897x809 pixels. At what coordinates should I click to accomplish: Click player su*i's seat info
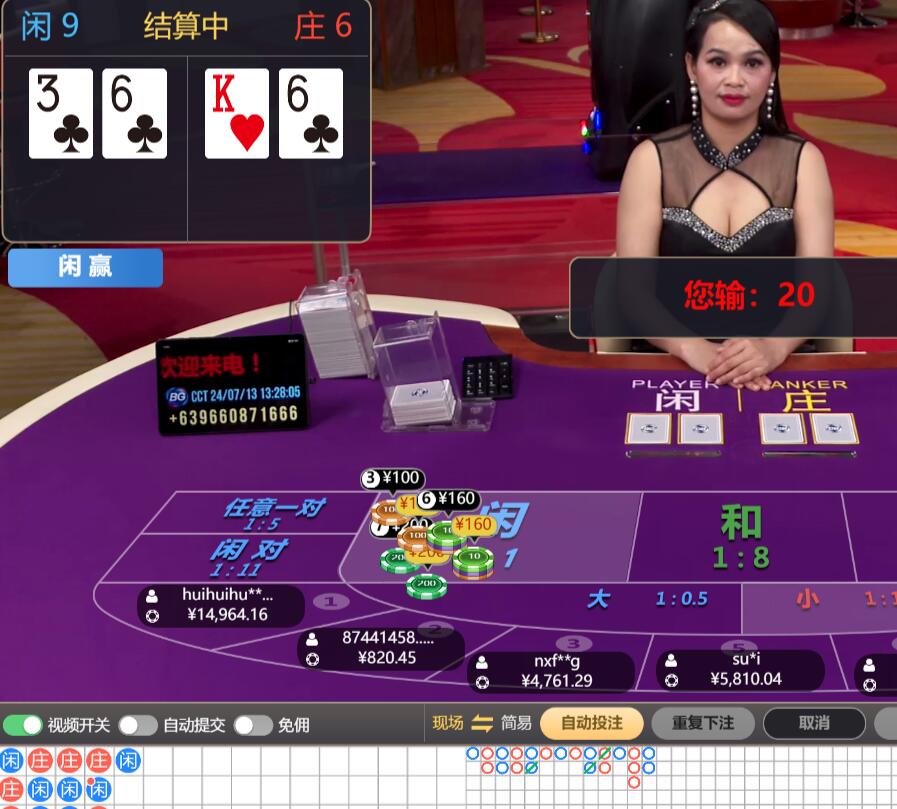(x=740, y=669)
